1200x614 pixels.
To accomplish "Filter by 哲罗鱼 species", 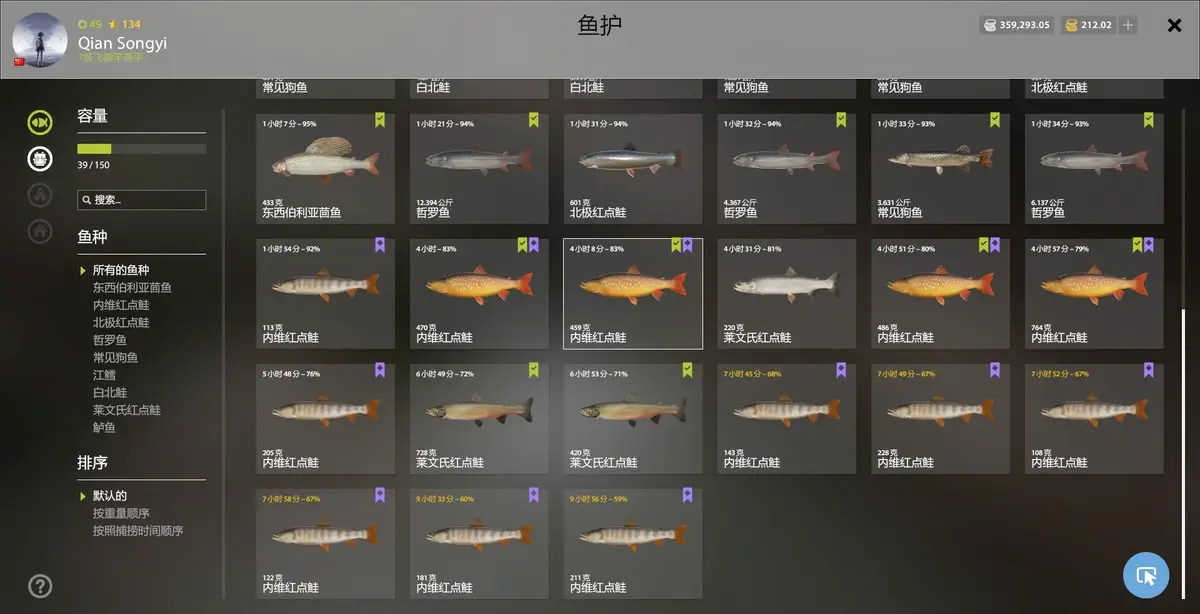I will tap(110, 340).
